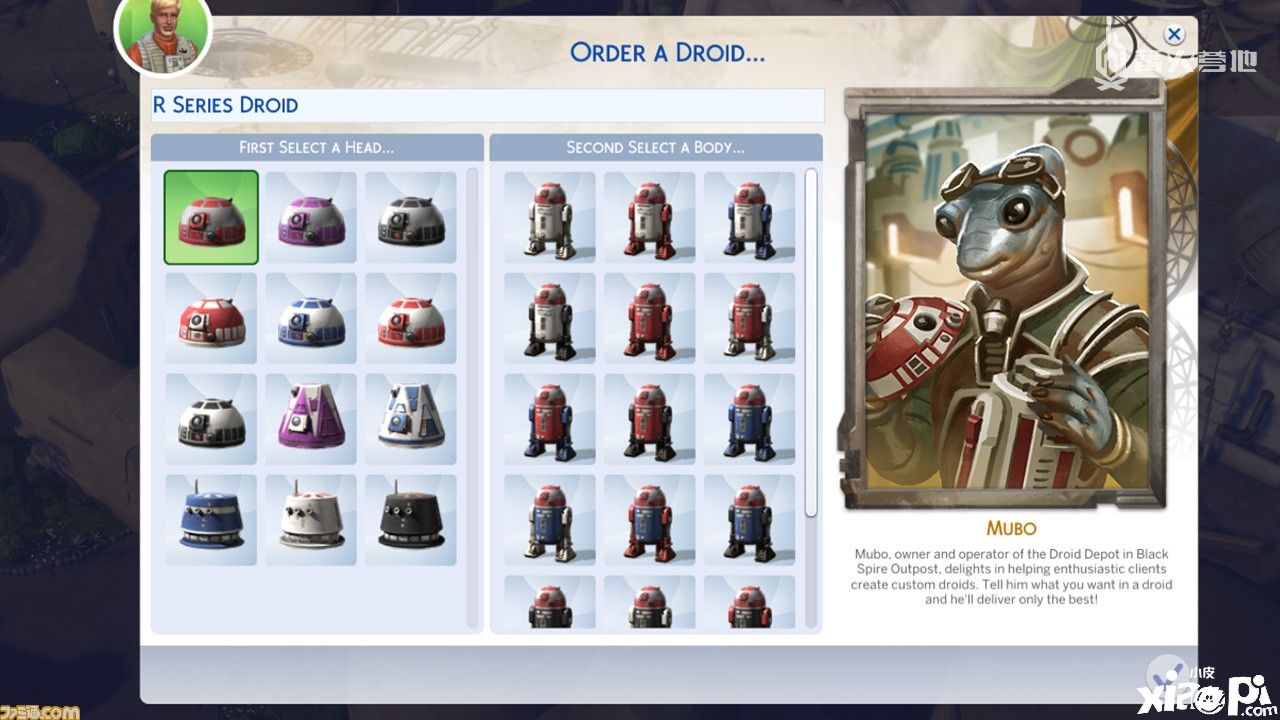Choose the blue body with red legs
The height and width of the screenshot is (720, 1280).
coord(650,520)
